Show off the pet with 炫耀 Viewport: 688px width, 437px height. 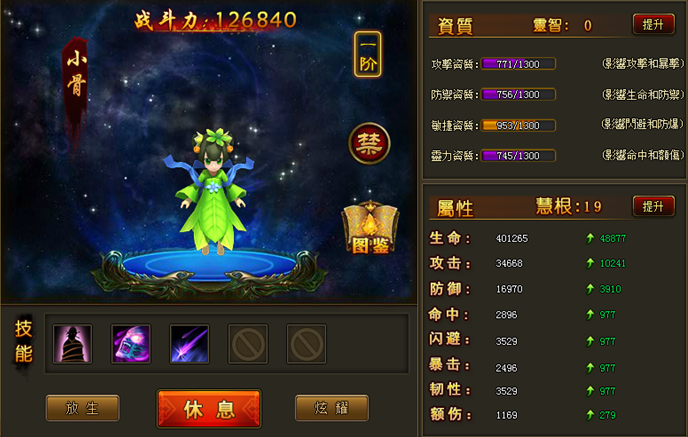click(332, 408)
